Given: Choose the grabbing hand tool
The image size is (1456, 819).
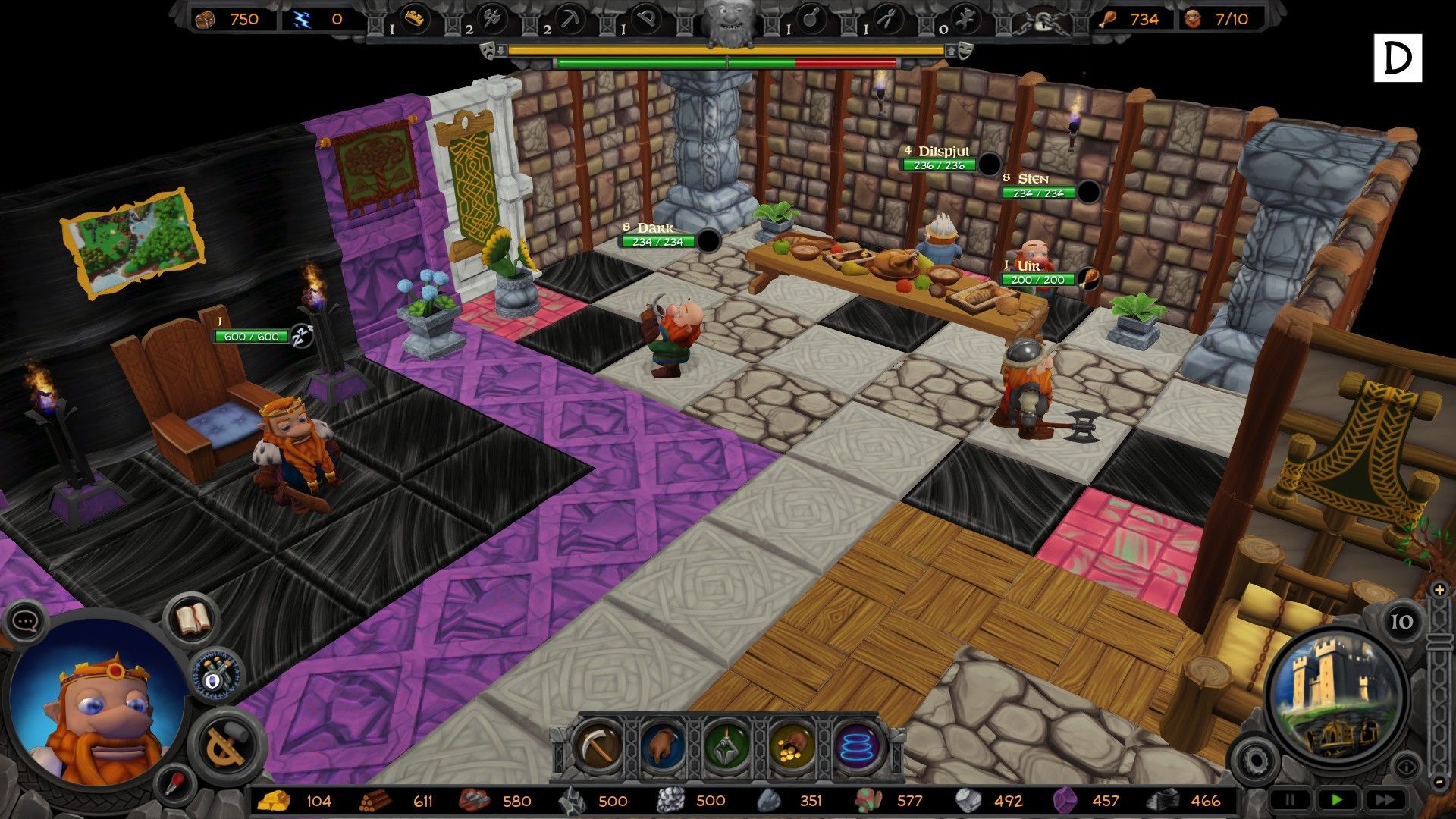Looking at the screenshot, I should click(663, 746).
